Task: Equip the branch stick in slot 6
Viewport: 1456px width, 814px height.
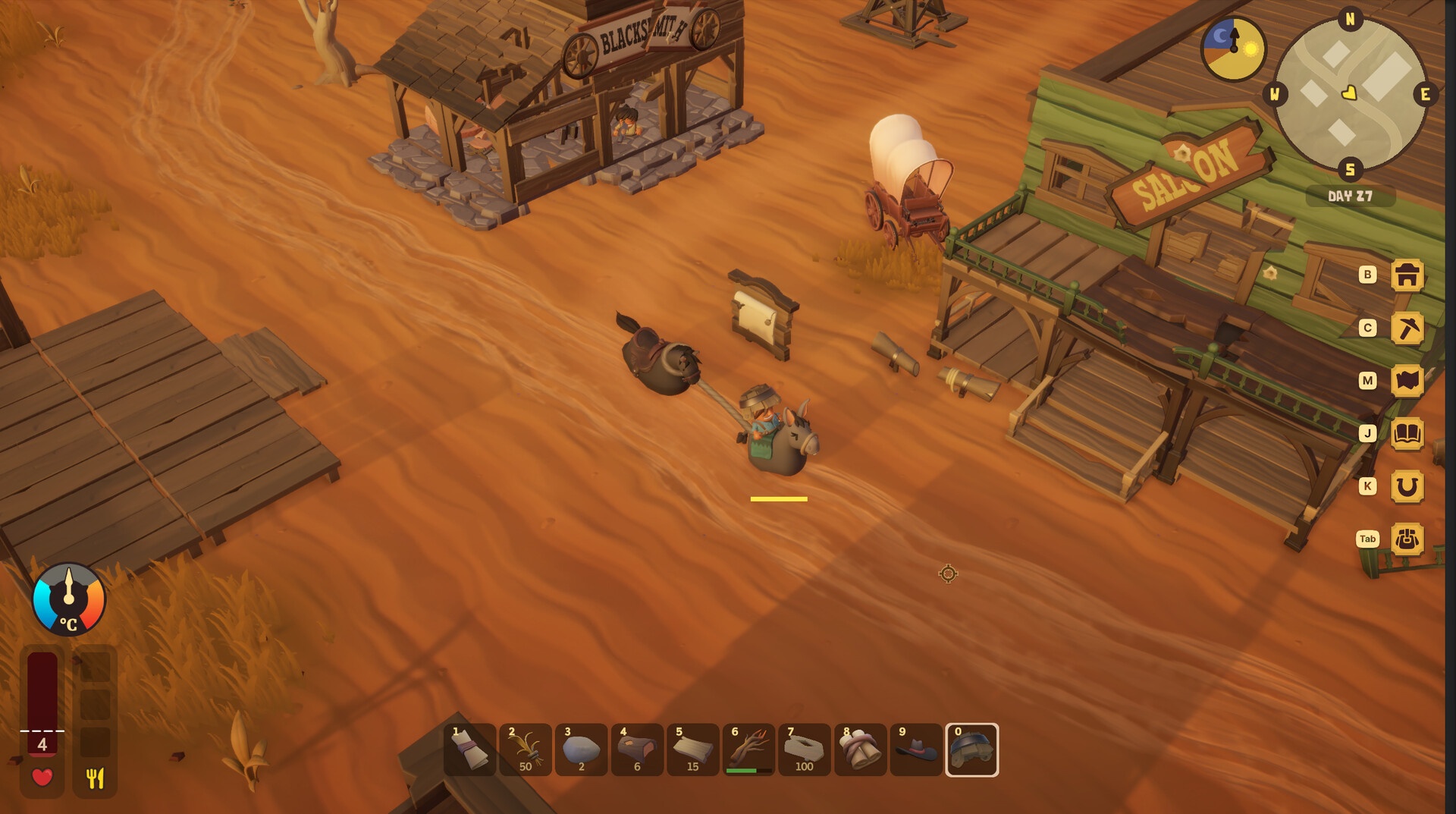Action: [x=748, y=750]
